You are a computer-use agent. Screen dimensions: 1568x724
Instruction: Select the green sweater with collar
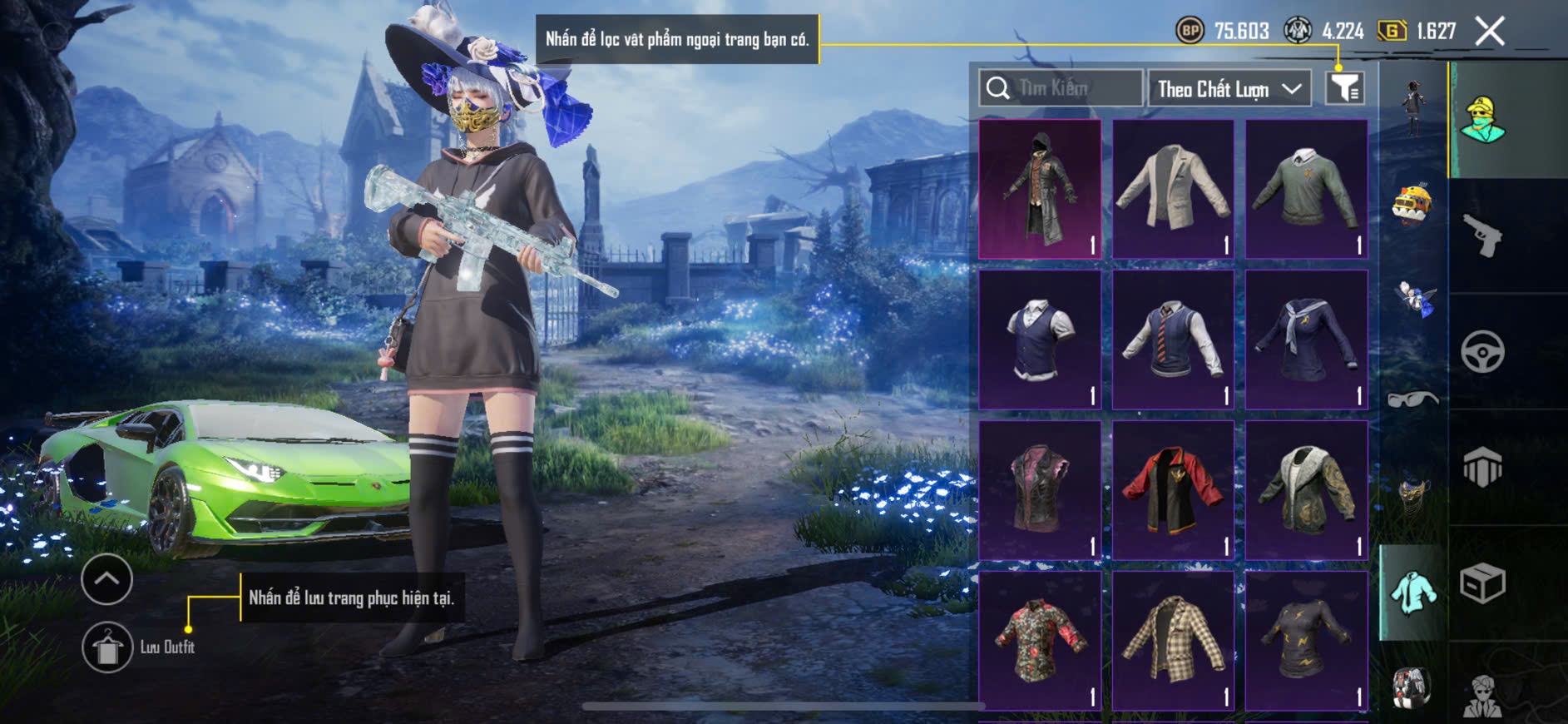1306,189
